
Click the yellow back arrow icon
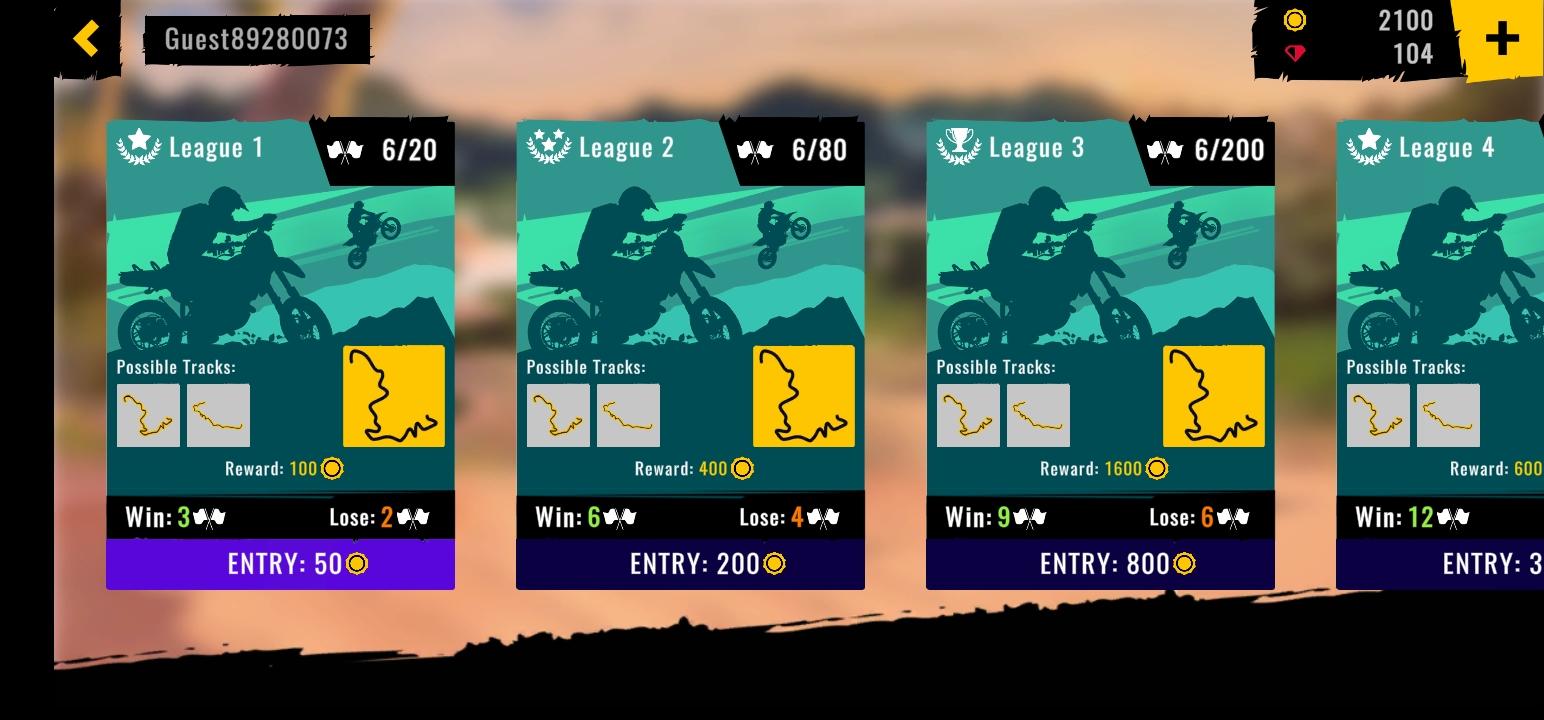click(84, 39)
